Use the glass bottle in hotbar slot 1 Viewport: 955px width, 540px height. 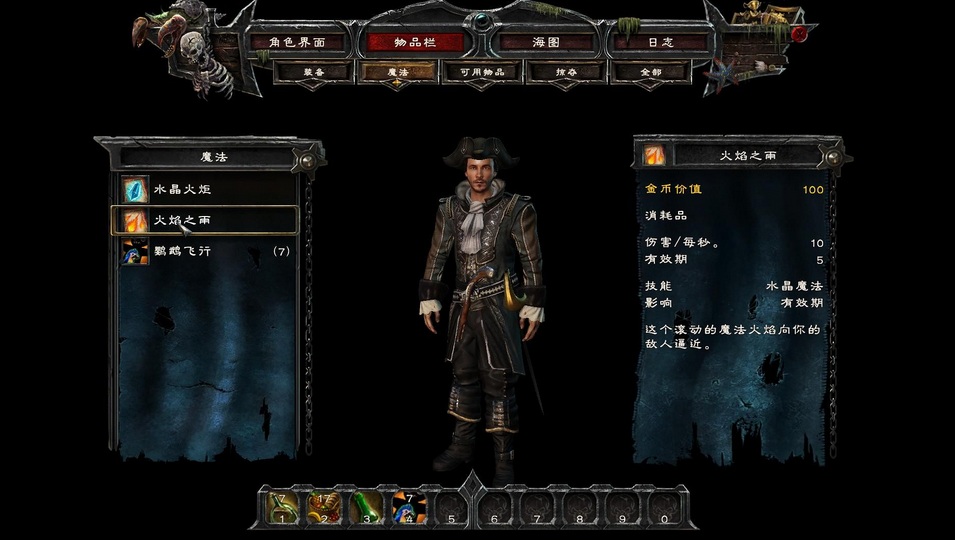click(283, 507)
